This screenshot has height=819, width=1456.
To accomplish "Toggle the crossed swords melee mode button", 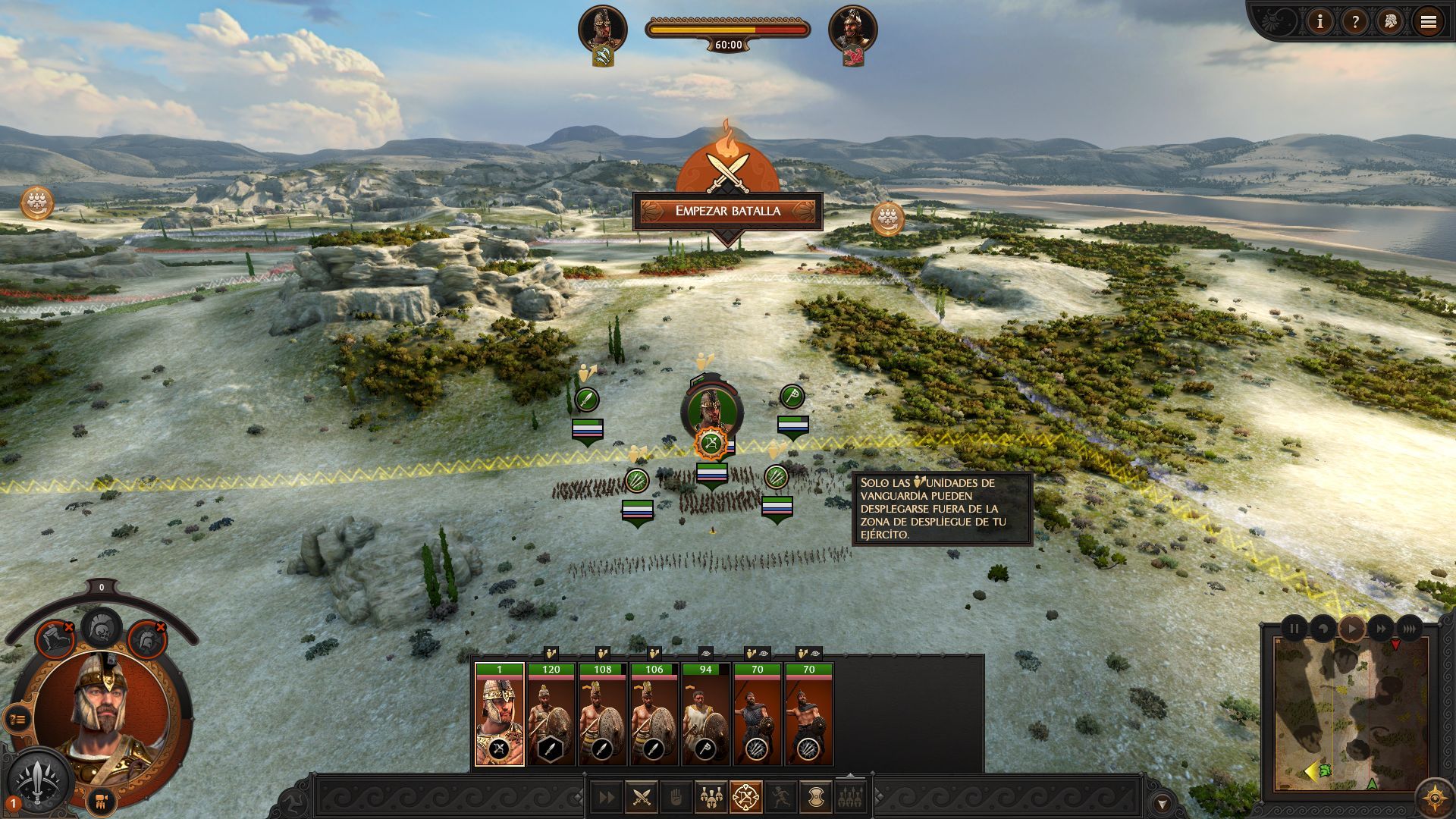I will tap(642, 797).
